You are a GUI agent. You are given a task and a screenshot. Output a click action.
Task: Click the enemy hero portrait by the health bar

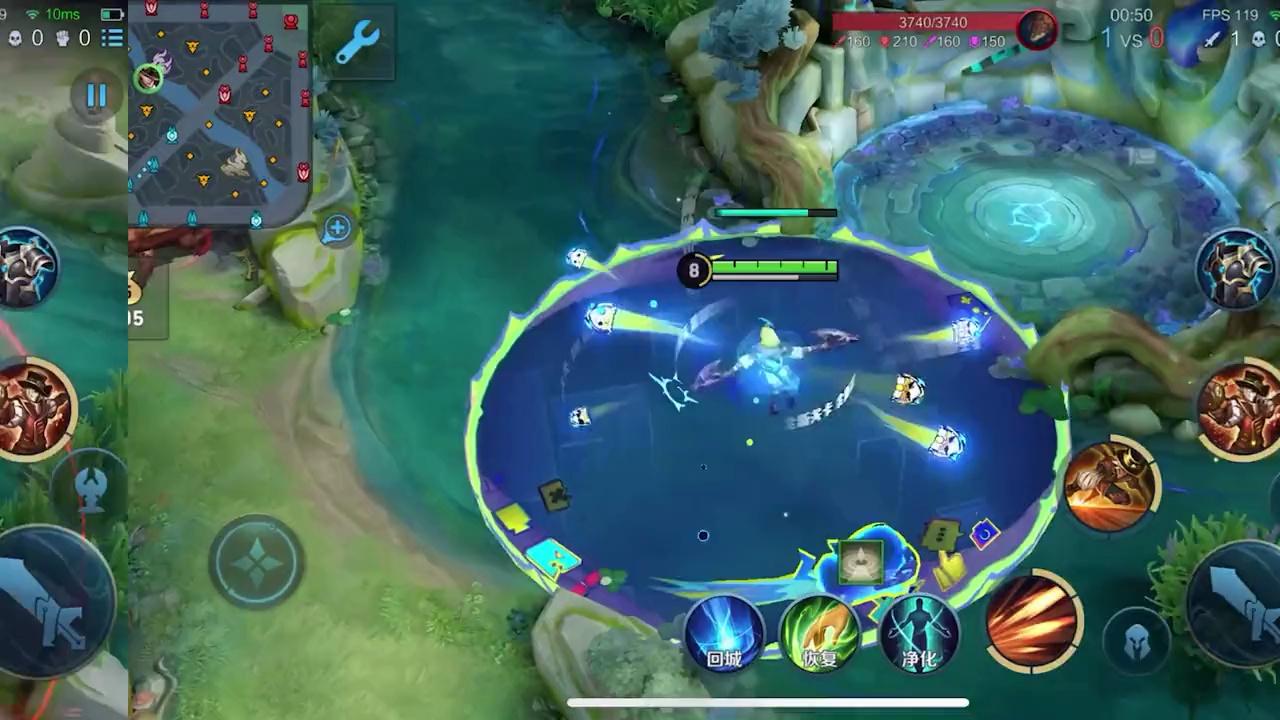coord(1037,30)
